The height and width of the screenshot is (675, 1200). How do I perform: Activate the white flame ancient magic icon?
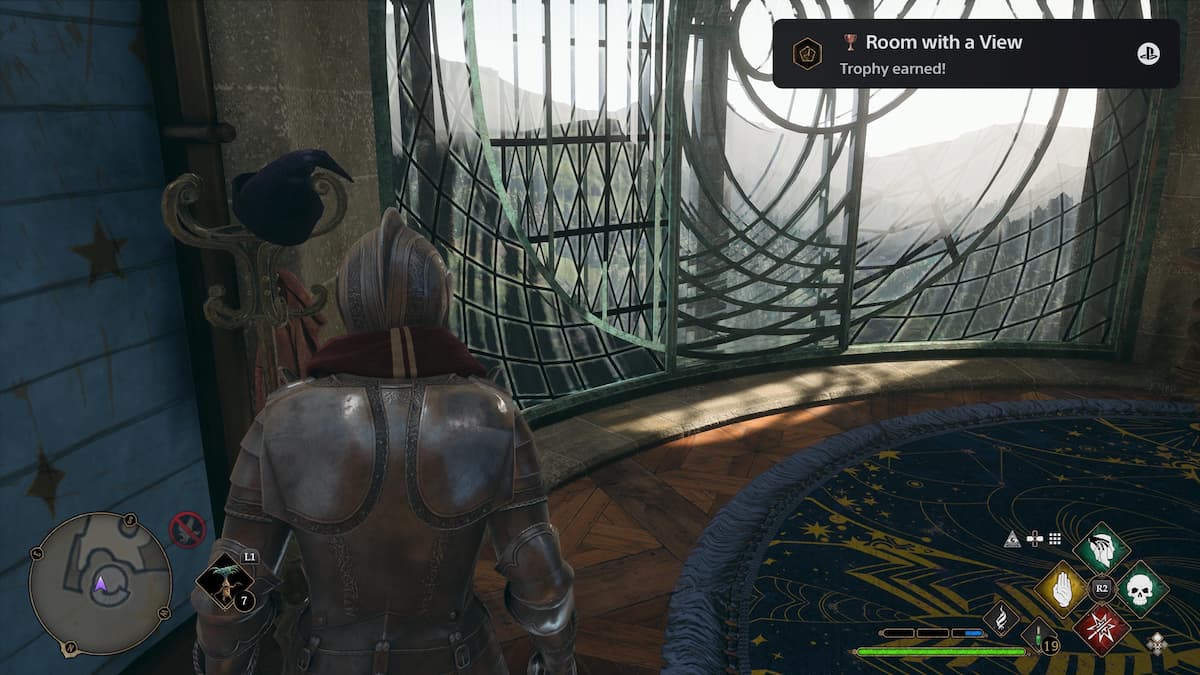pyautogui.click(x=1001, y=617)
